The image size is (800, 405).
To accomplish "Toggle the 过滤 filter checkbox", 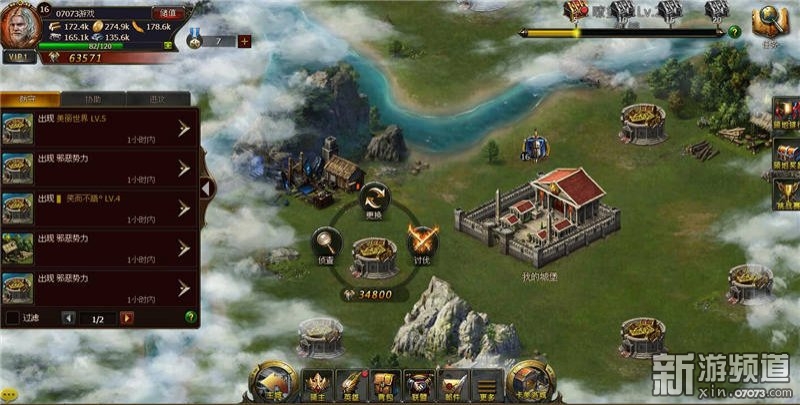I will coord(13,318).
